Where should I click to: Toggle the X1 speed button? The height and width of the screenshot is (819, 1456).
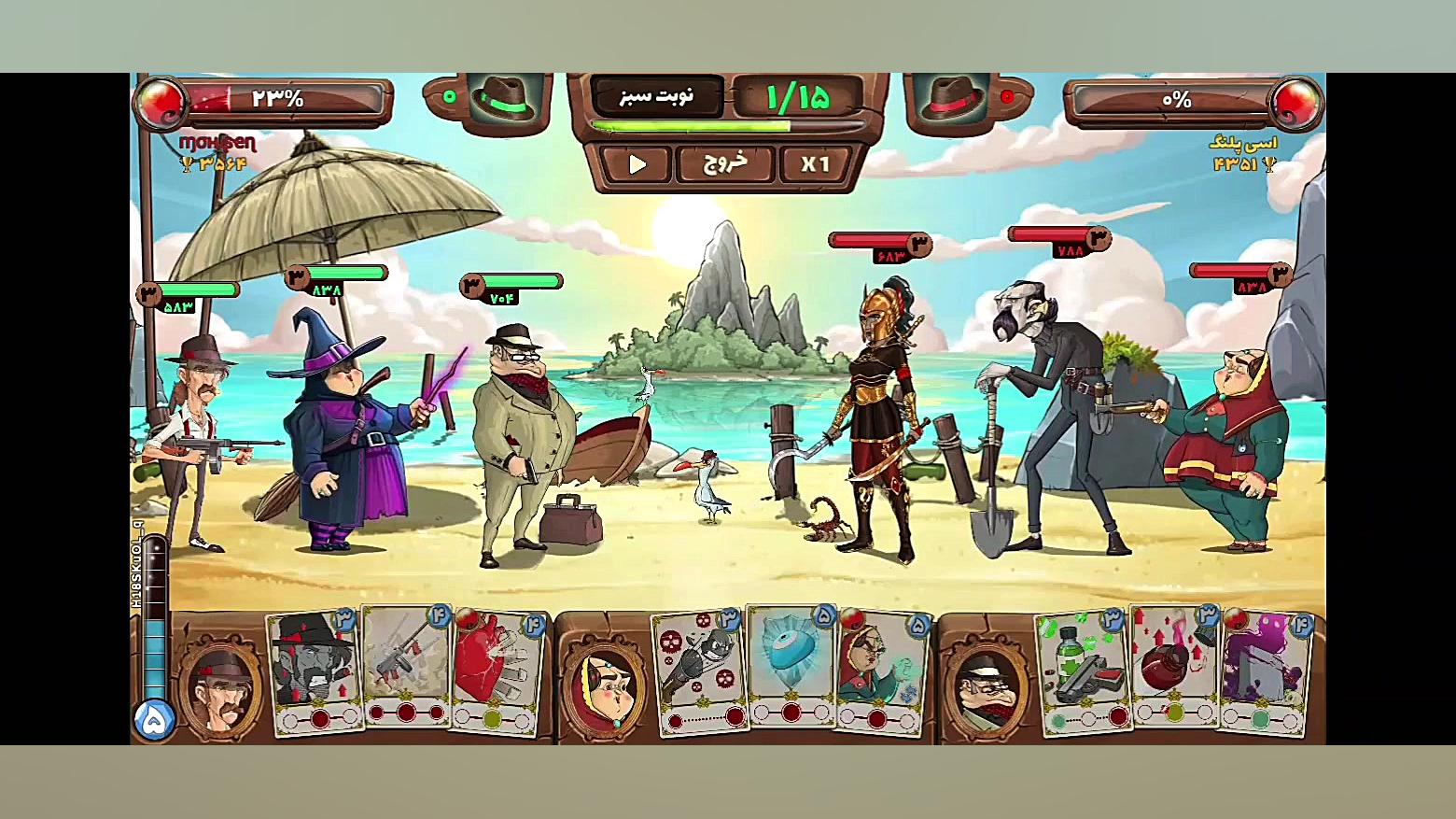(815, 164)
